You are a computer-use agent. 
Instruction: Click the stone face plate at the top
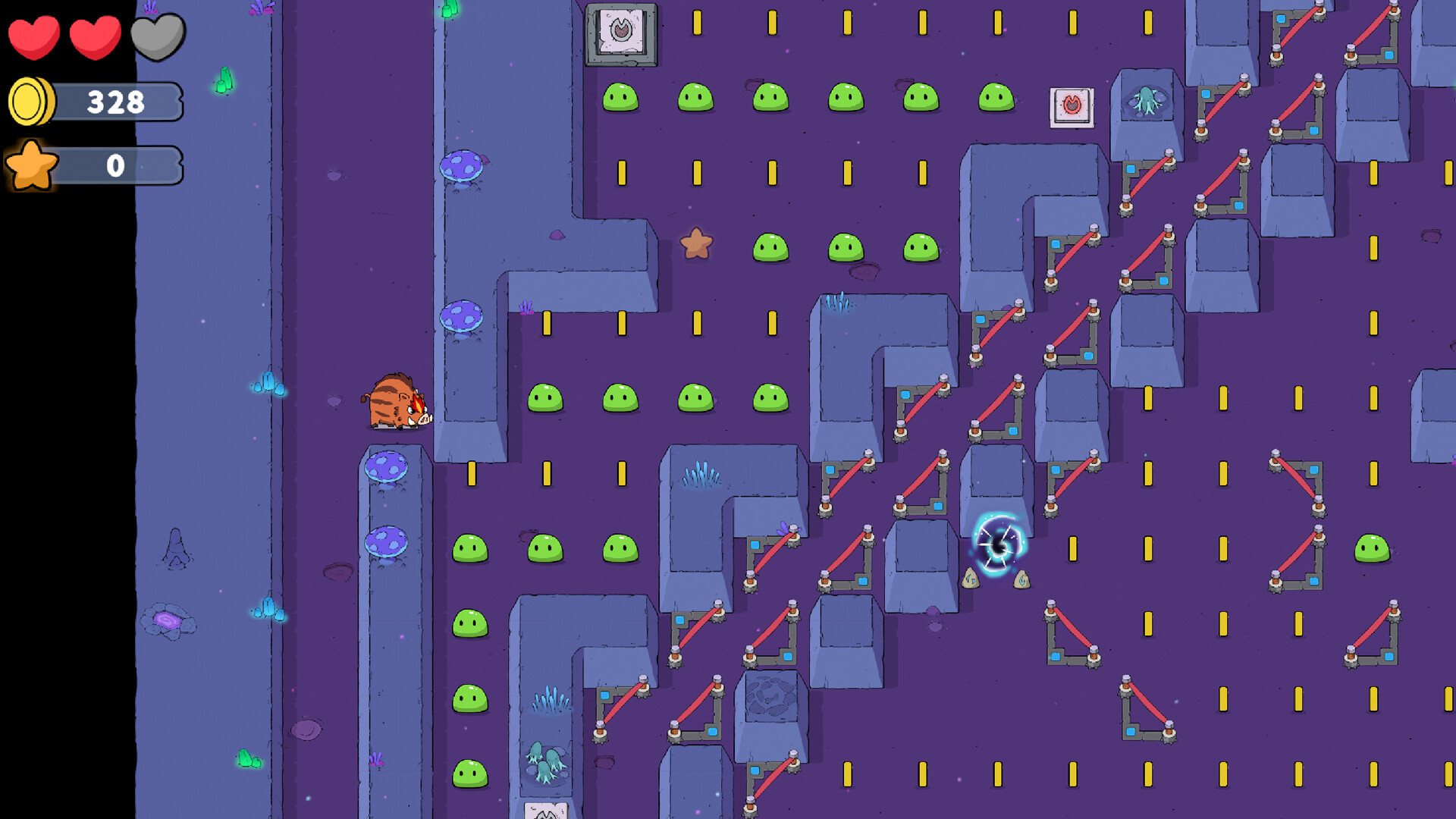(622, 34)
